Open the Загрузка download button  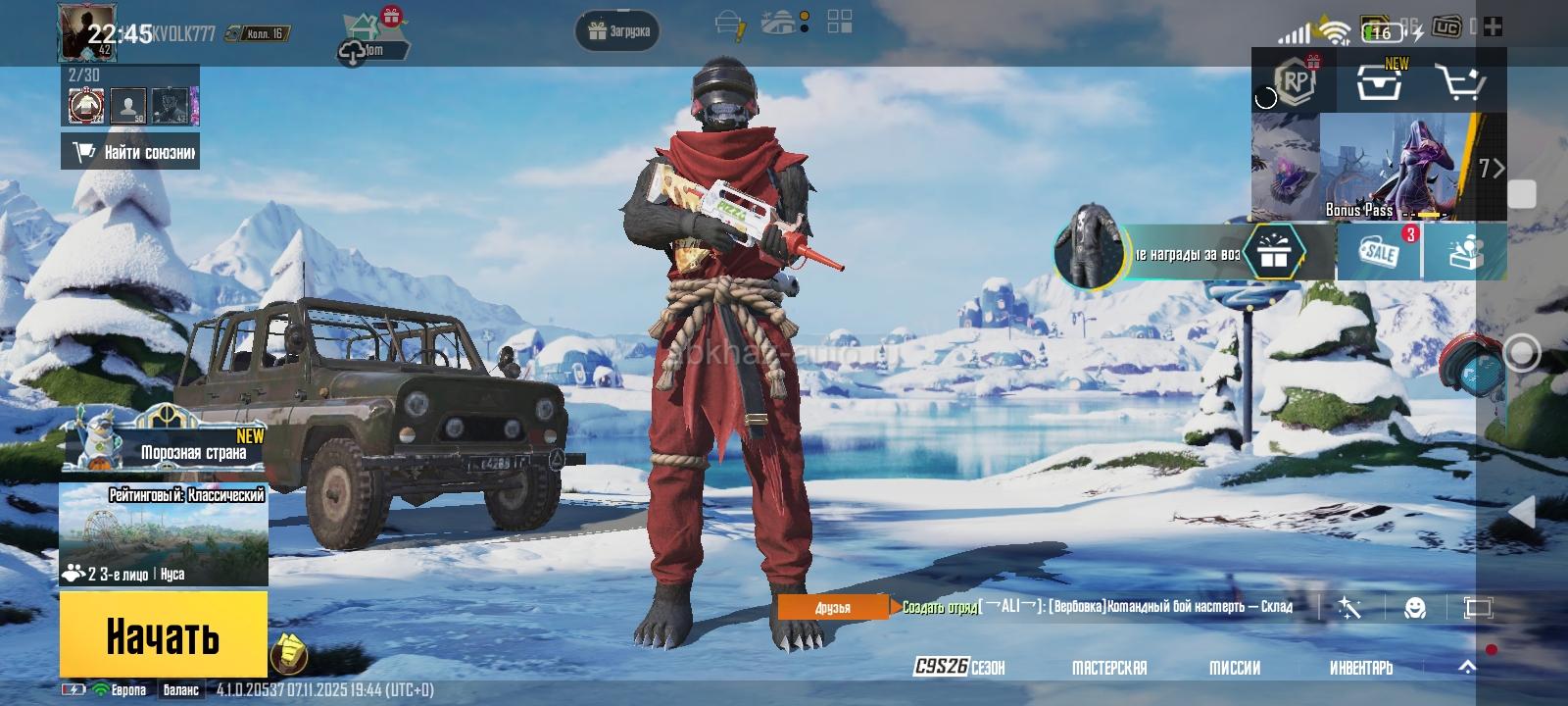pyautogui.click(x=618, y=31)
